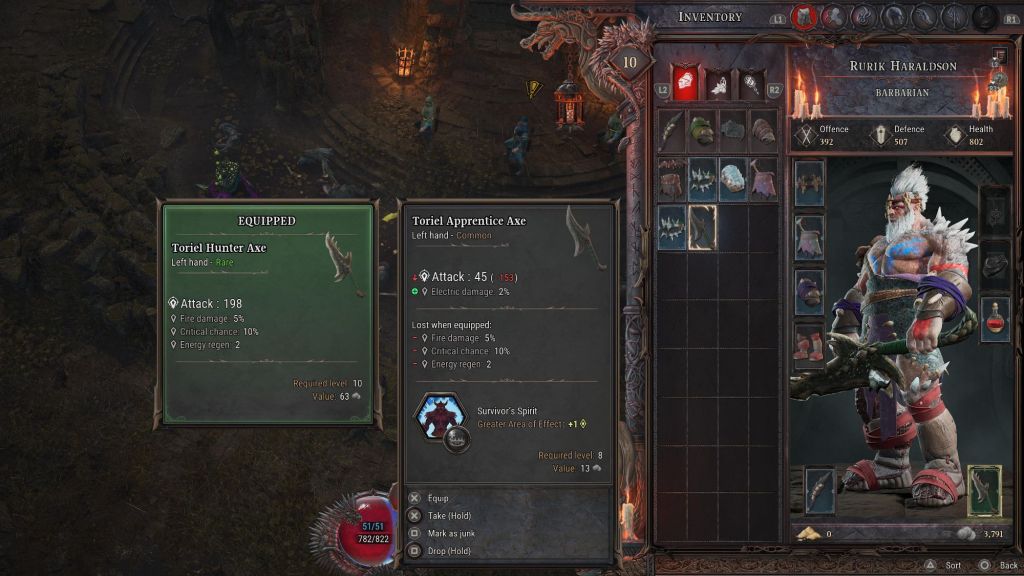
Task: Choose the equipped spiked shoulder armor slot
Action: click(x=809, y=184)
